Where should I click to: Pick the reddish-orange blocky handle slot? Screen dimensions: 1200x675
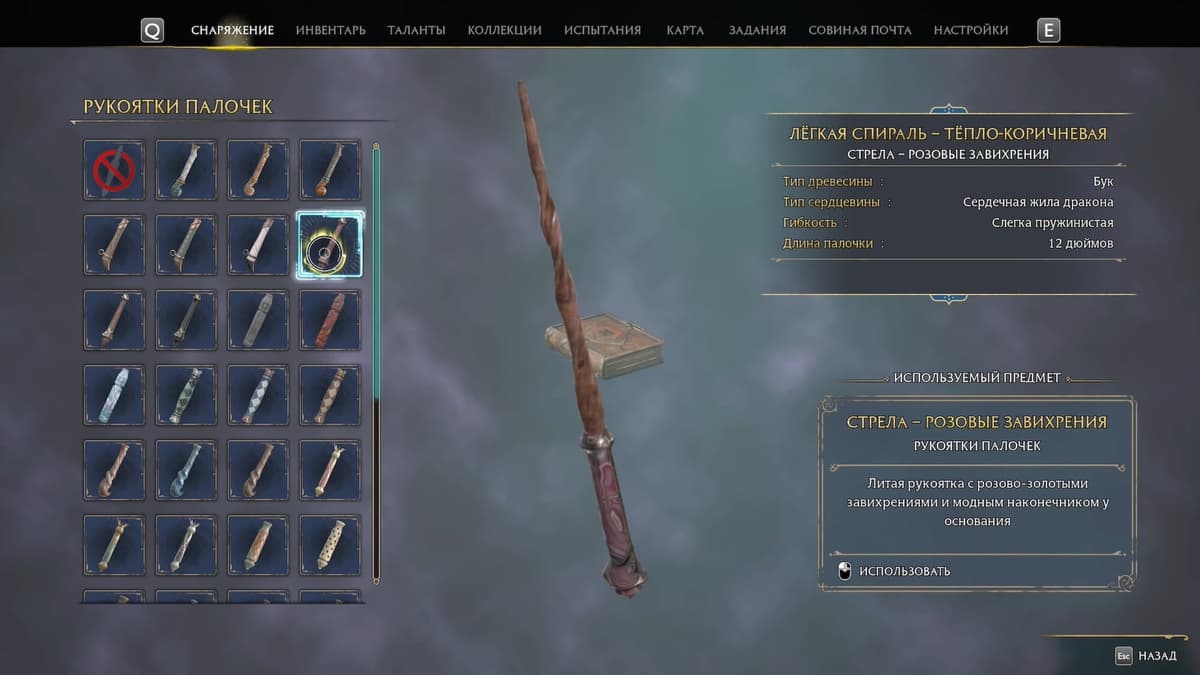330,320
